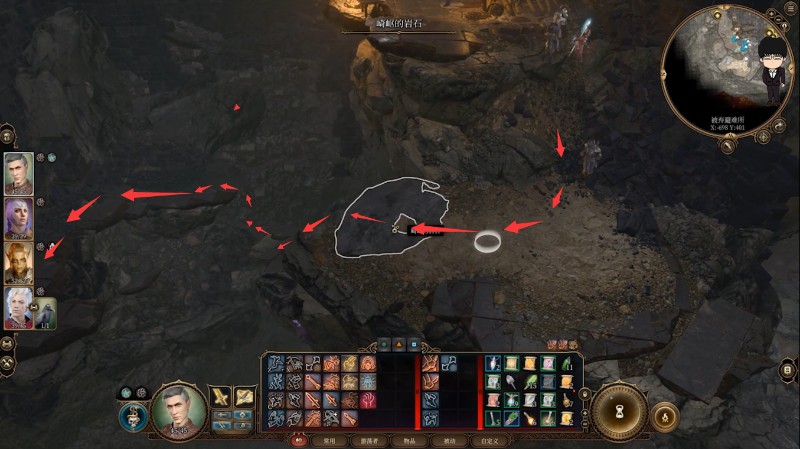Select the summoned raven familiar portrait
Screen dimensions: 800x449
[x=46, y=313]
